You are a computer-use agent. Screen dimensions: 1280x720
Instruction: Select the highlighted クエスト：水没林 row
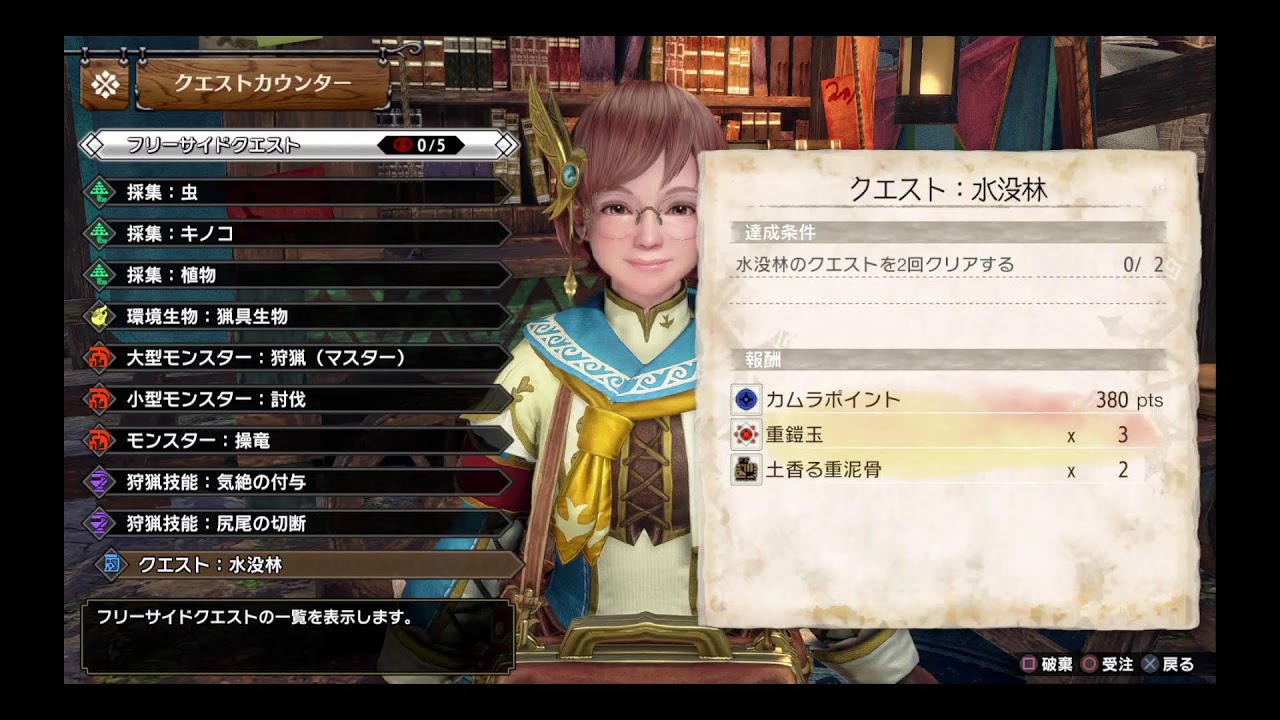click(x=310, y=565)
